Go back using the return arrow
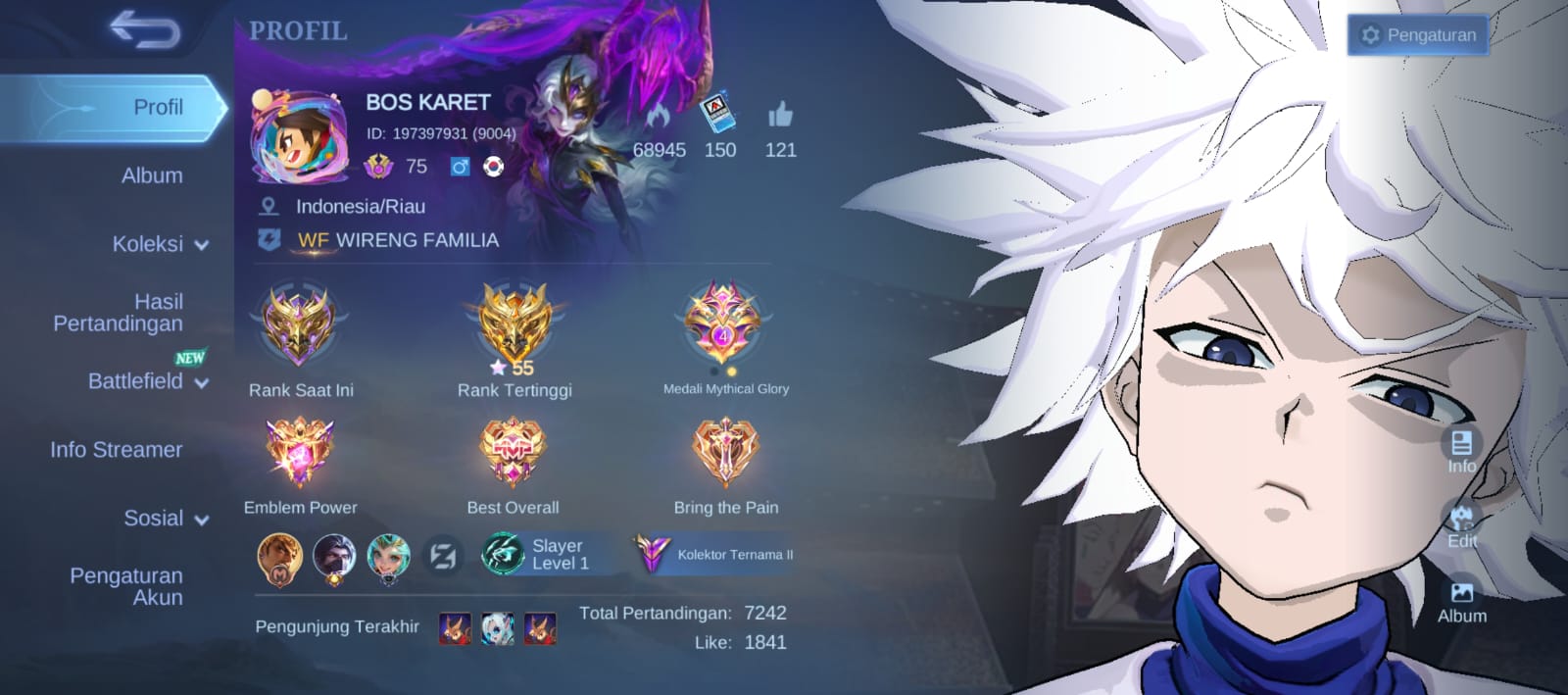1568x695 pixels. point(145,30)
